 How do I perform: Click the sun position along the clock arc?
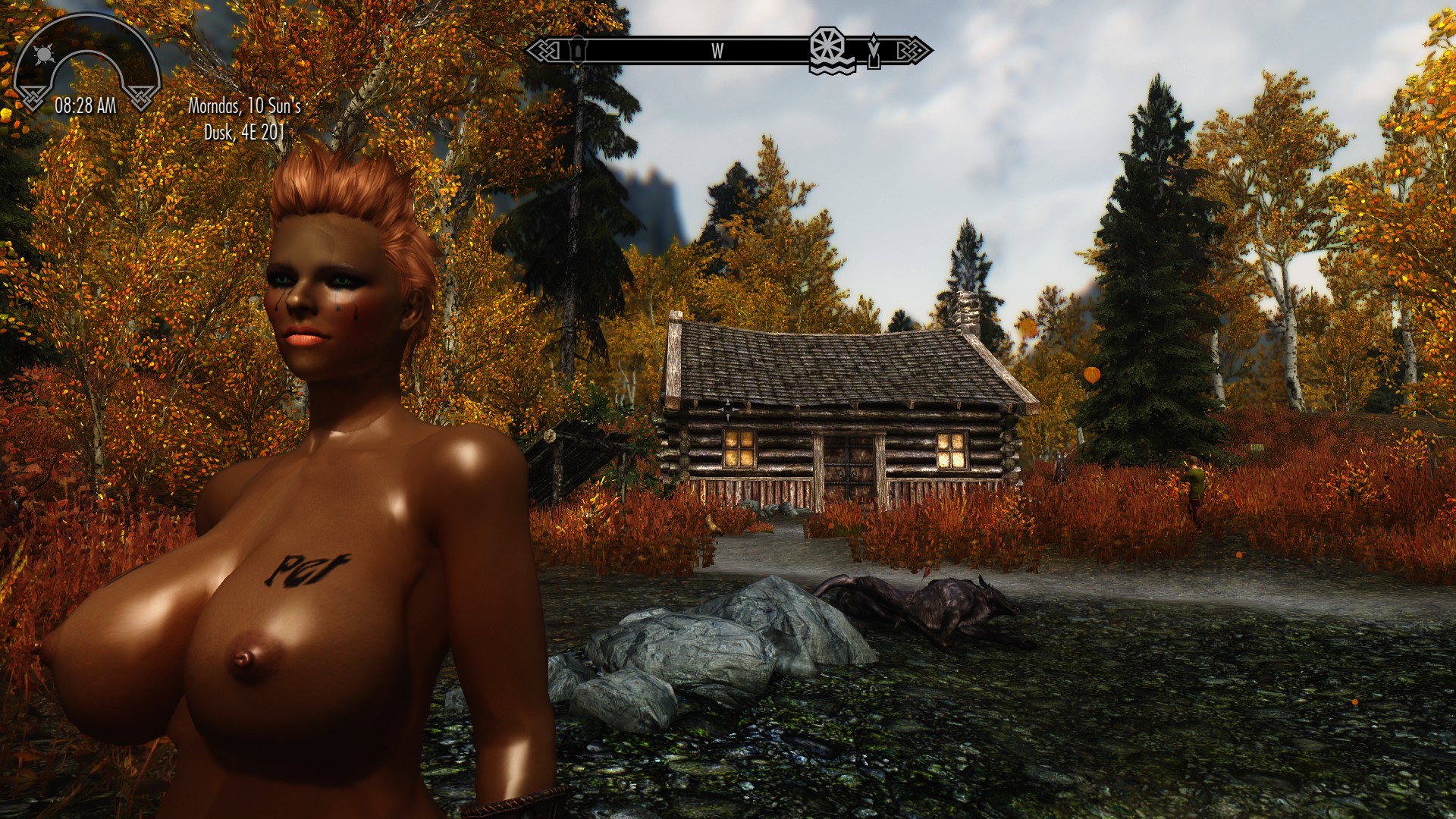point(44,54)
